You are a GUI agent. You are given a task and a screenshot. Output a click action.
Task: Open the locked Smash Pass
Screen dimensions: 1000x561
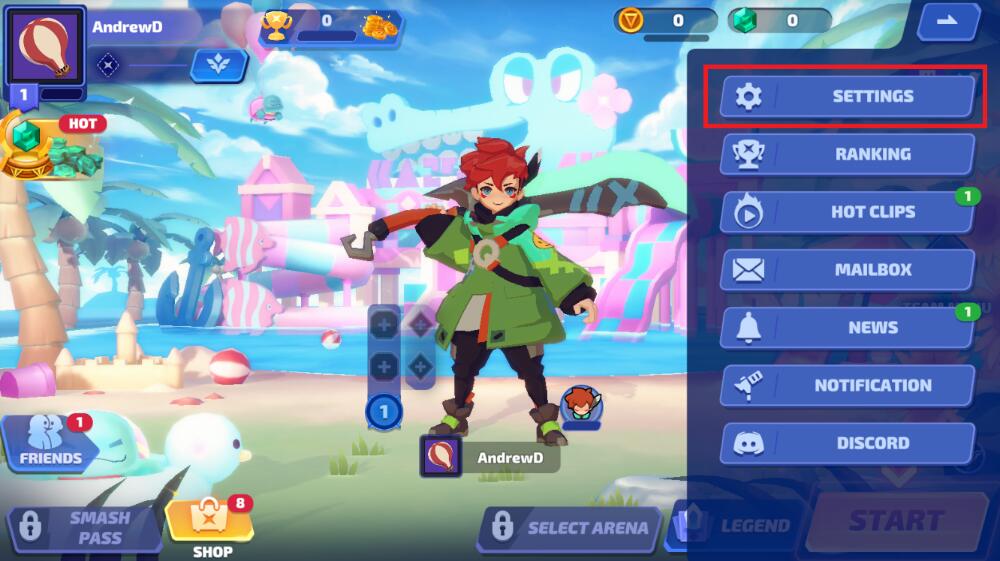pyautogui.click(x=85, y=527)
